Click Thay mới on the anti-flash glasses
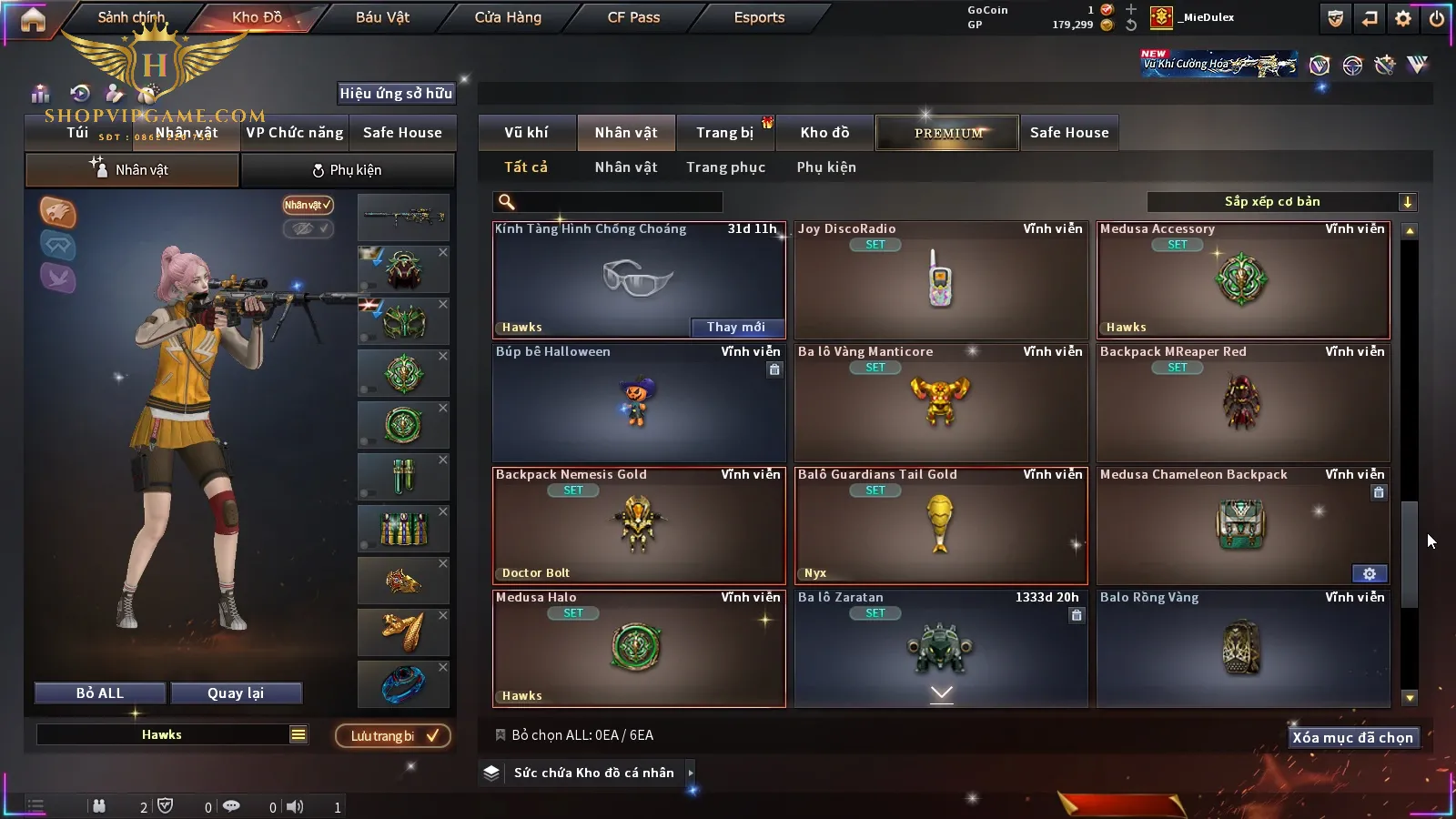 pos(735,328)
